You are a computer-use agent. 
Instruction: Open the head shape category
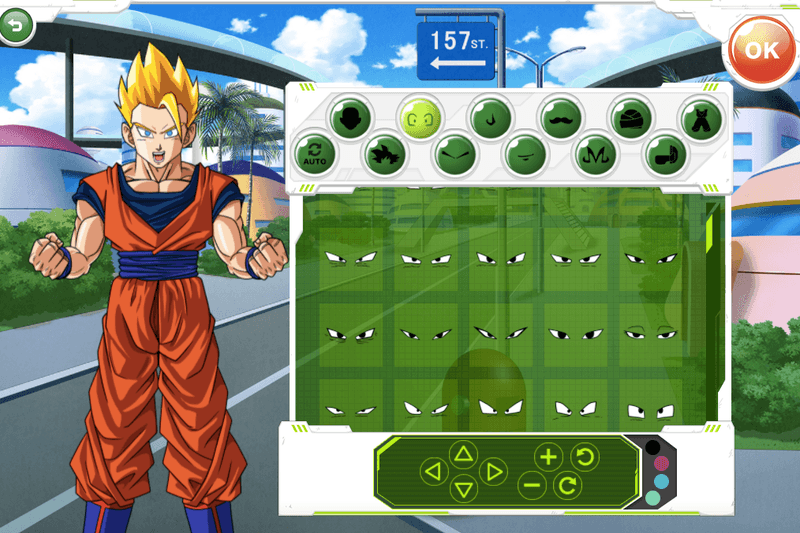pos(351,117)
